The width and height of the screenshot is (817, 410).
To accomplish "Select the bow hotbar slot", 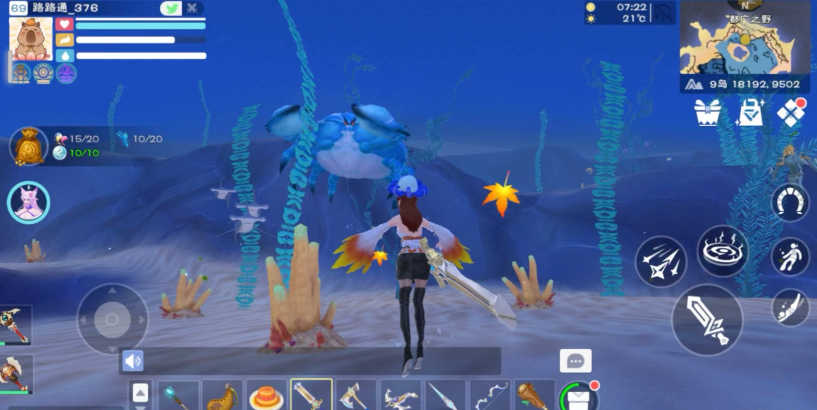I will 489,395.
